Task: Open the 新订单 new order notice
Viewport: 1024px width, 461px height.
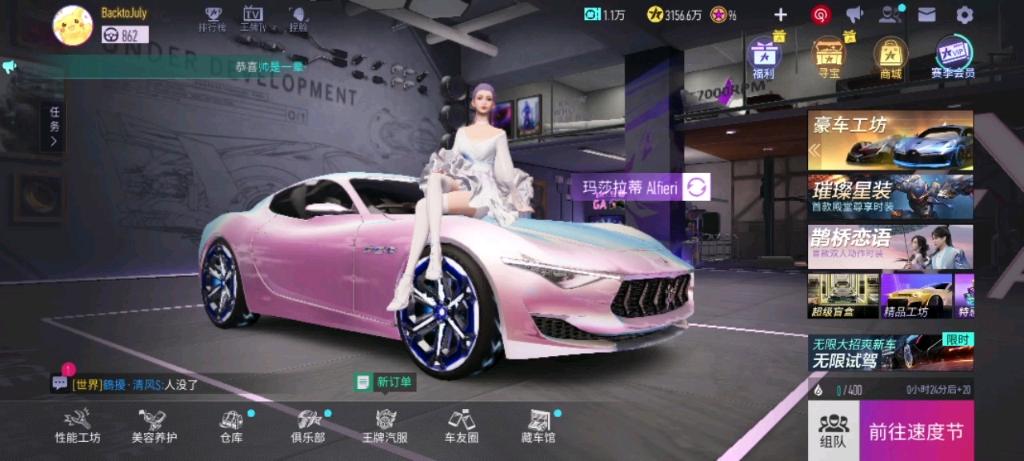Action: click(385, 382)
